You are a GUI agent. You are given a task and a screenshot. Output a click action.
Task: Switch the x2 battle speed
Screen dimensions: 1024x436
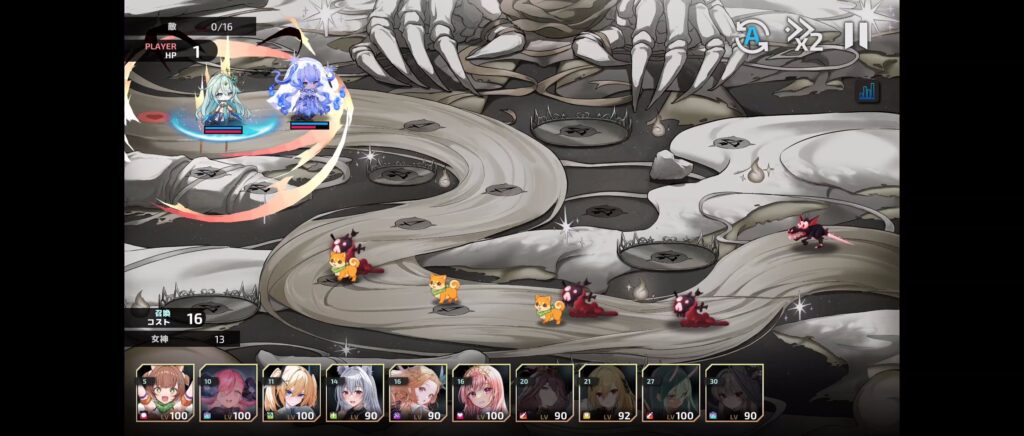[x=804, y=36]
